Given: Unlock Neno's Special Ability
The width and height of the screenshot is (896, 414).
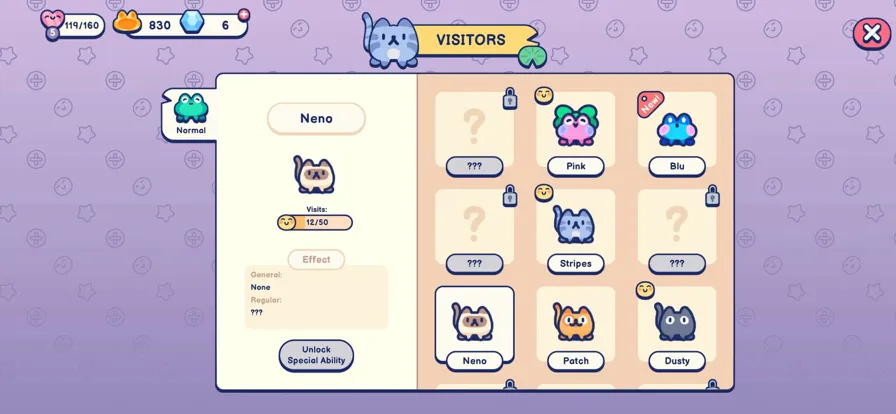Looking at the screenshot, I should pos(316,355).
